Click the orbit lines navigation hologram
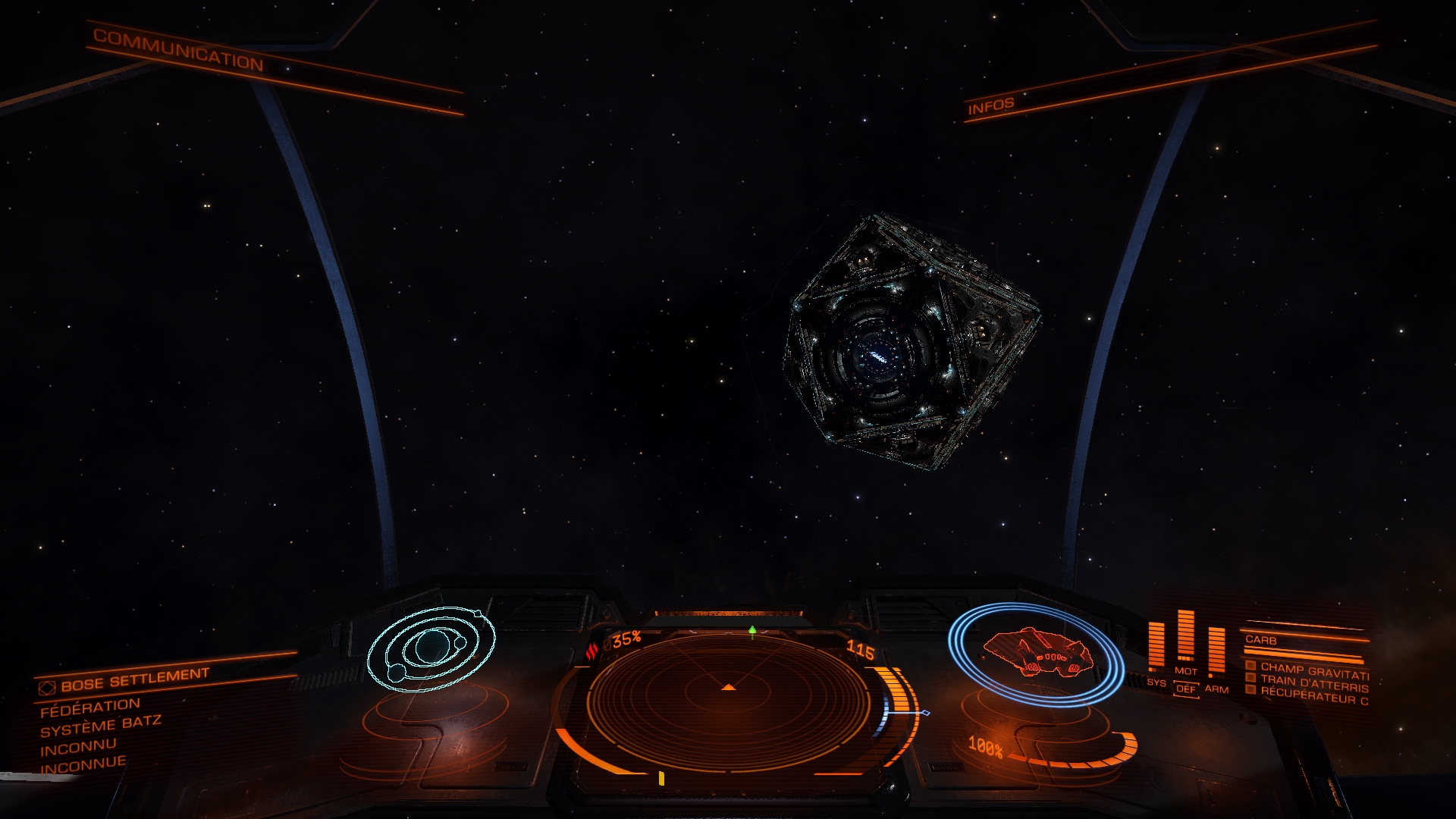This screenshot has width=1456, height=819. [x=430, y=648]
